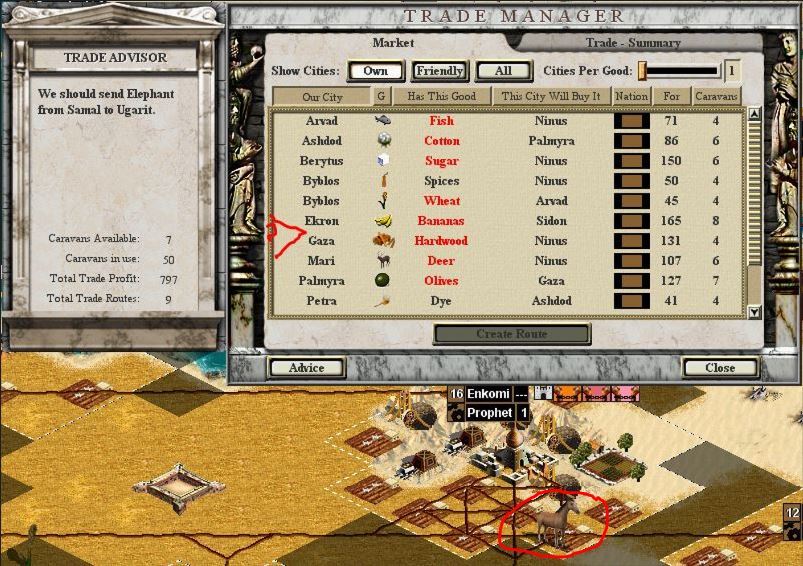Show only Own cities
Screen dimensions: 803x566
(376, 71)
